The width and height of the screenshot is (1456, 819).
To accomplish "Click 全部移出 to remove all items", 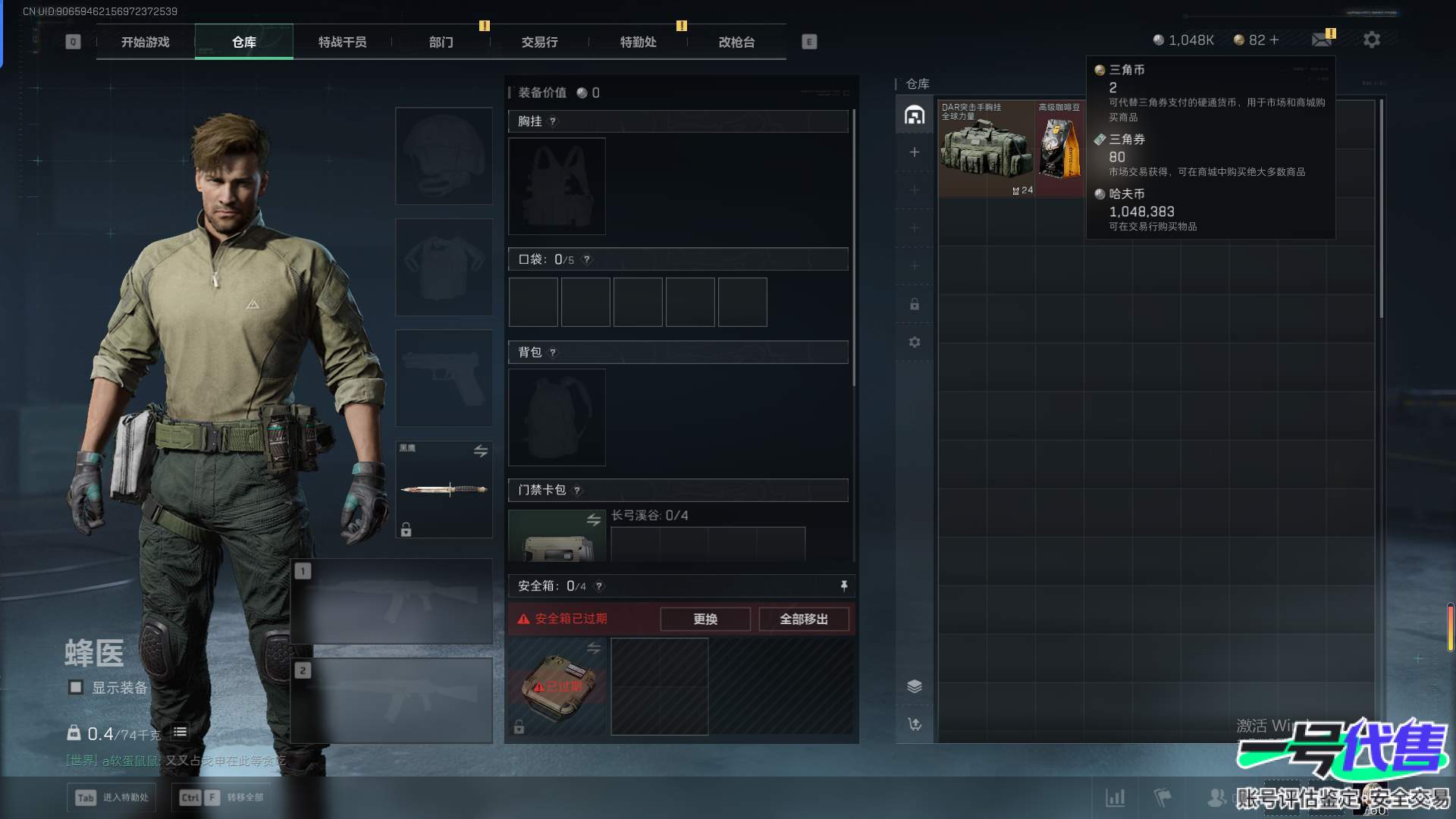I will [x=804, y=620].
